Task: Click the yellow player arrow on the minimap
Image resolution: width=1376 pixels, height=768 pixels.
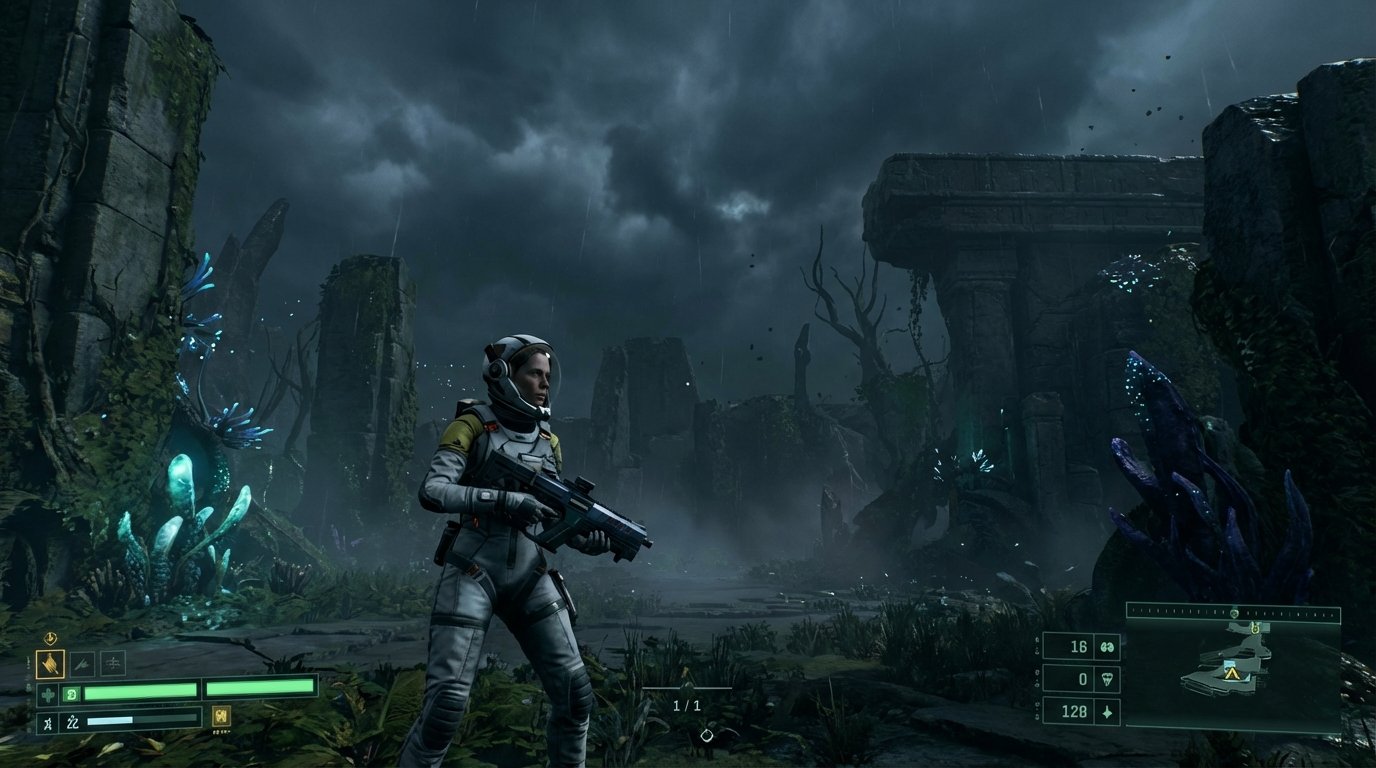Action: (x=1233, y=675)
